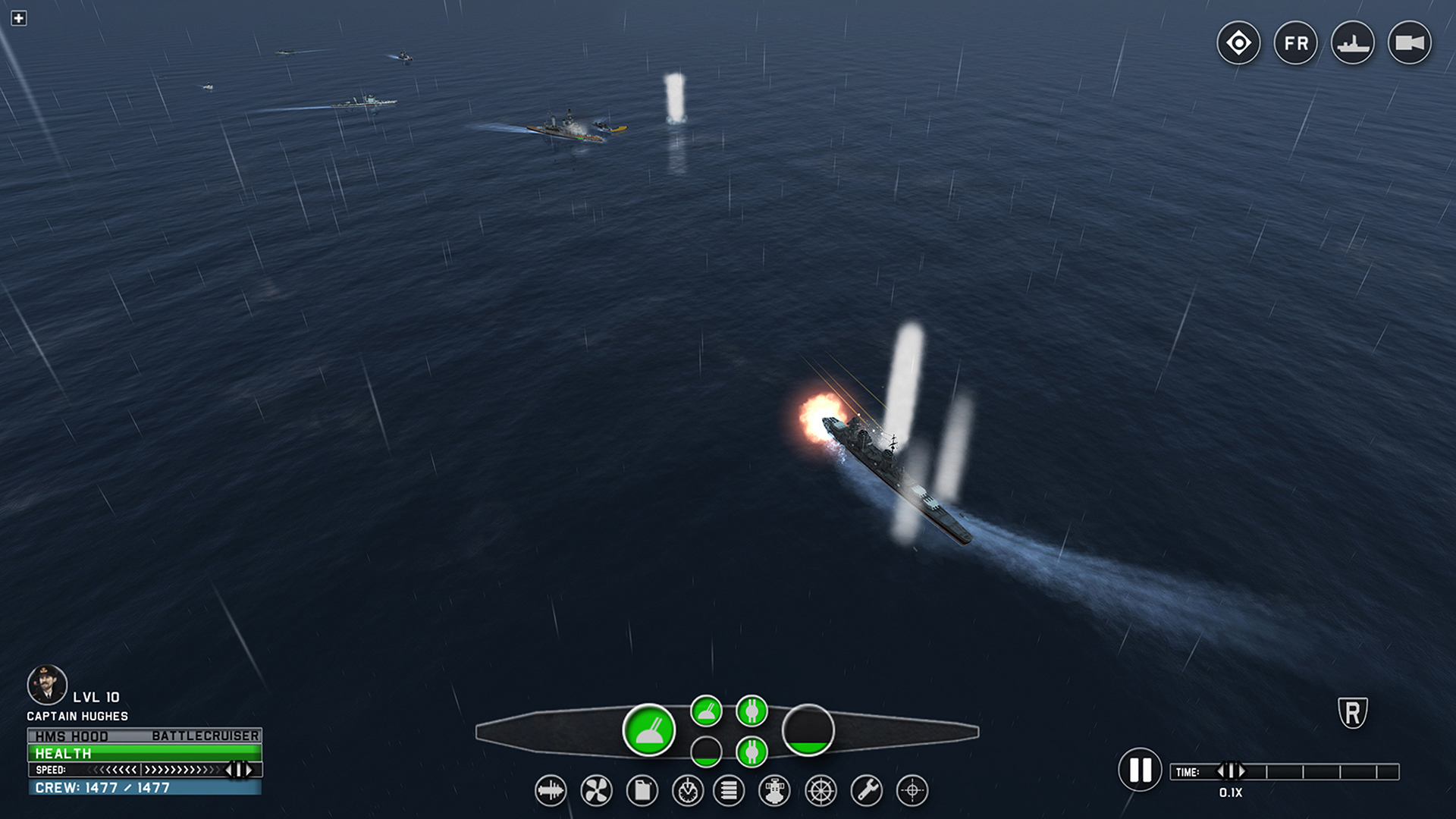
Task: Click the camera view icon at top right
Action: click(x=1409, y=43)
